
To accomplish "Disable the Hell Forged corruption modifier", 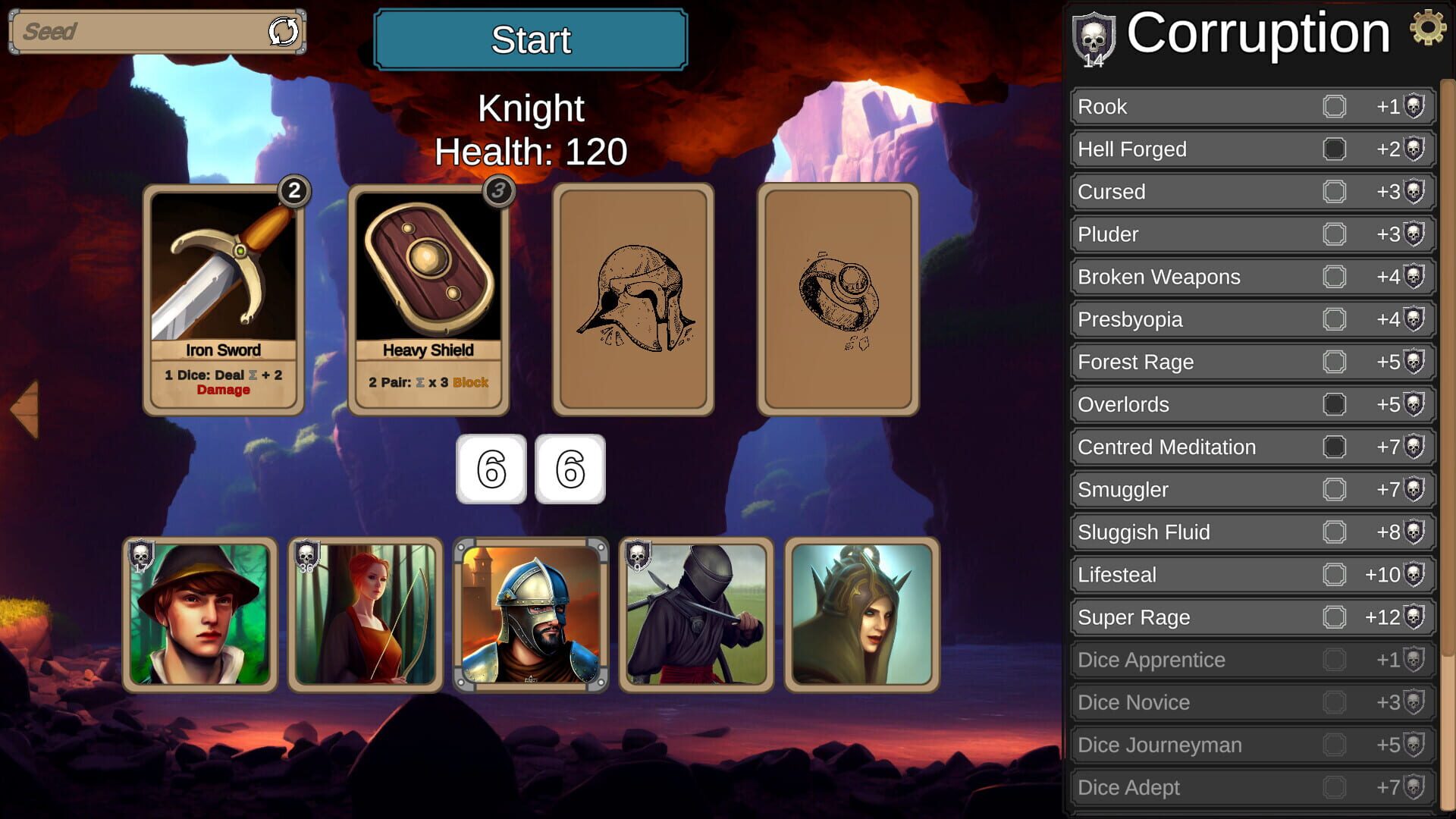I will [1335, 149].
